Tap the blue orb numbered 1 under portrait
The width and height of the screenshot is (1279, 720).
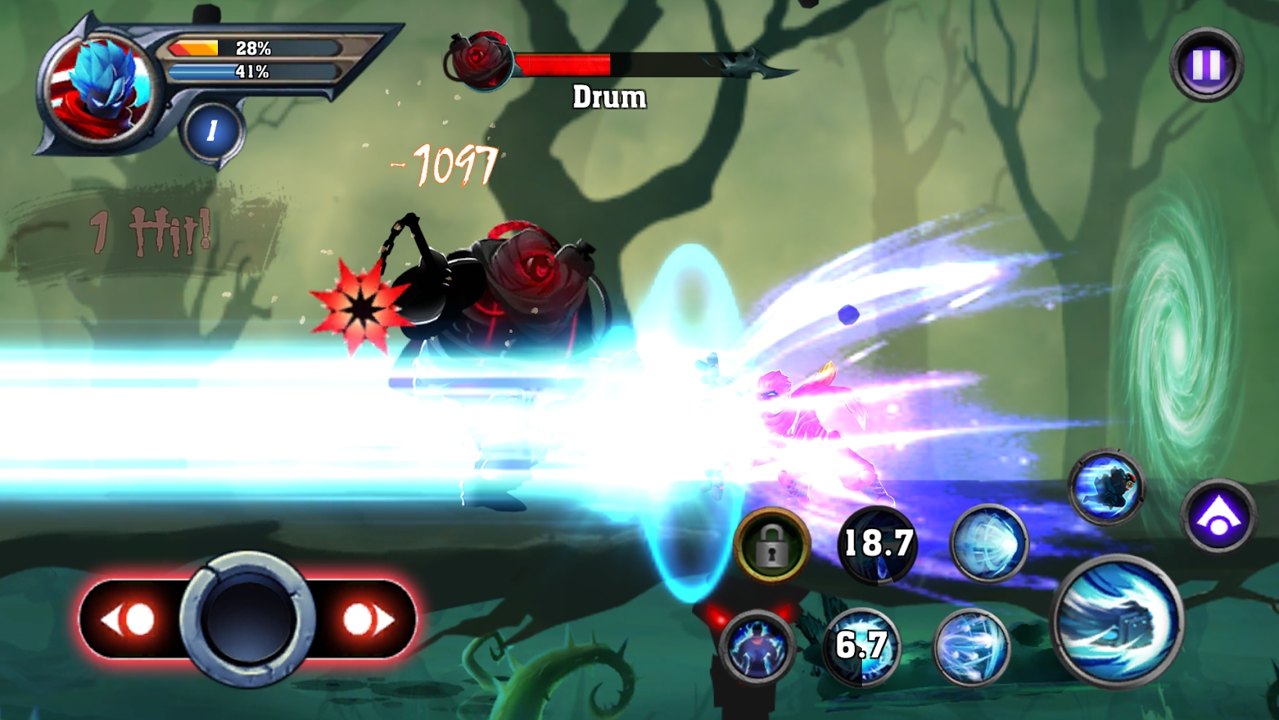click(213, 131)
